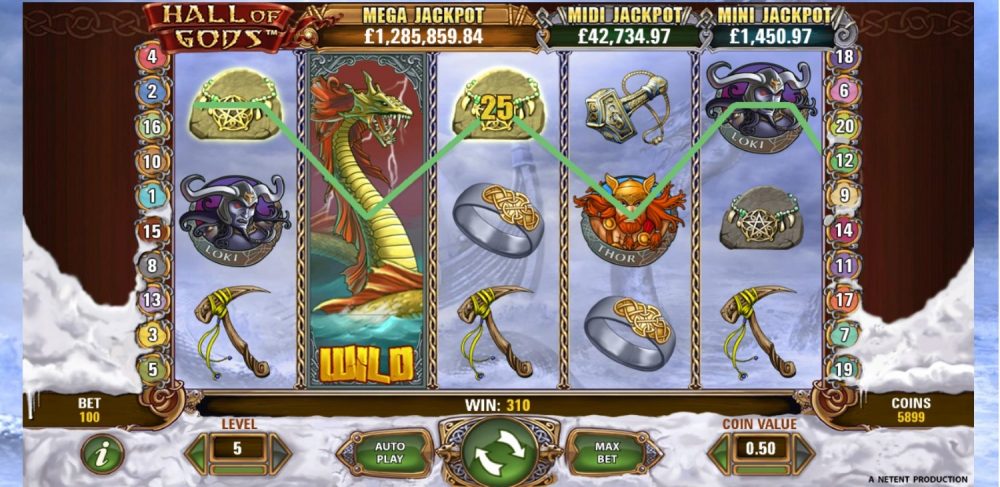The height and width of the screenshot is (487, 1000).
Task: Click payline number 19 marker
Action: pos(845,369)
